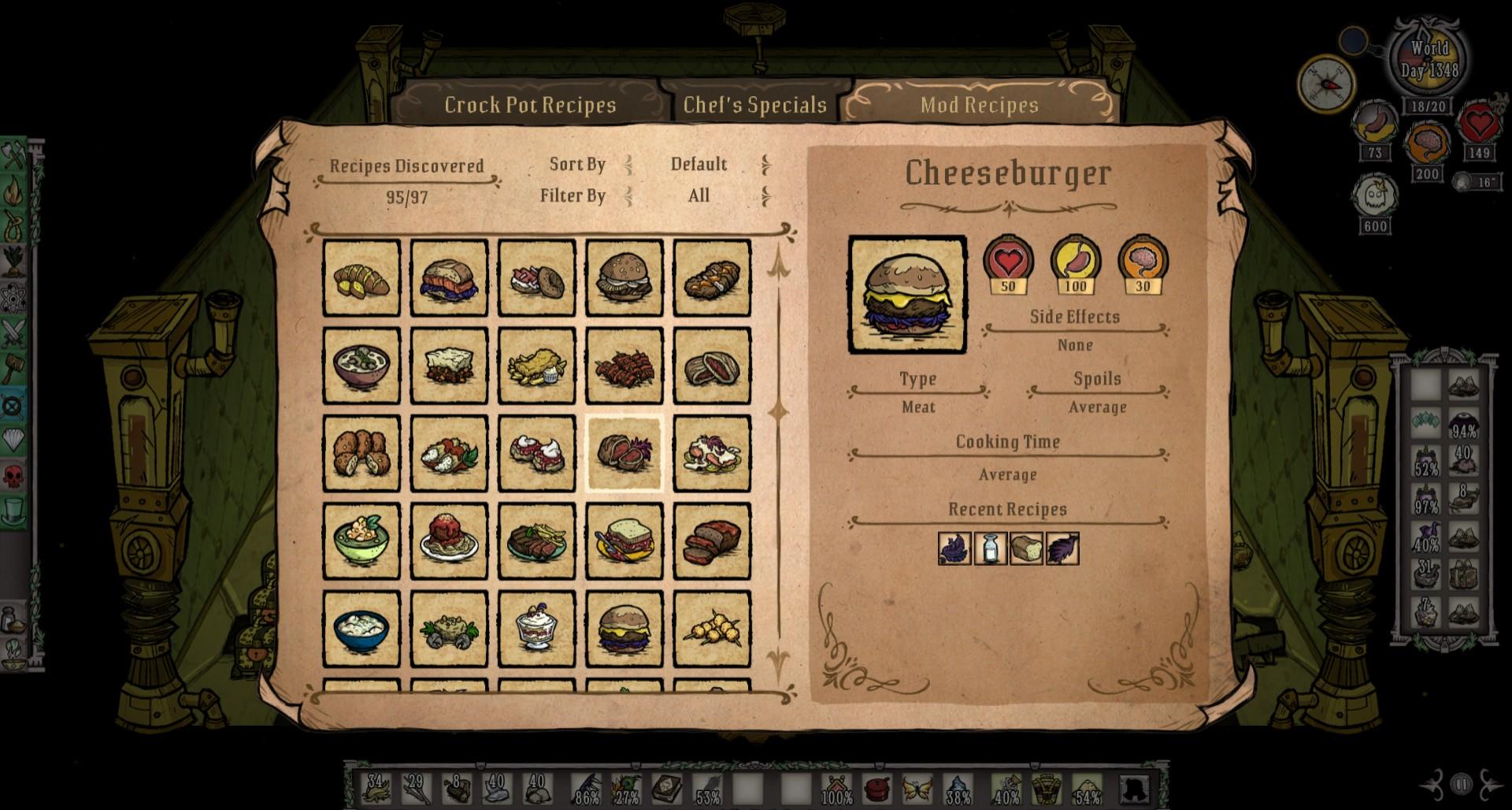
Task: Choose the fish and chips recipe
Action: pos(536,366)
